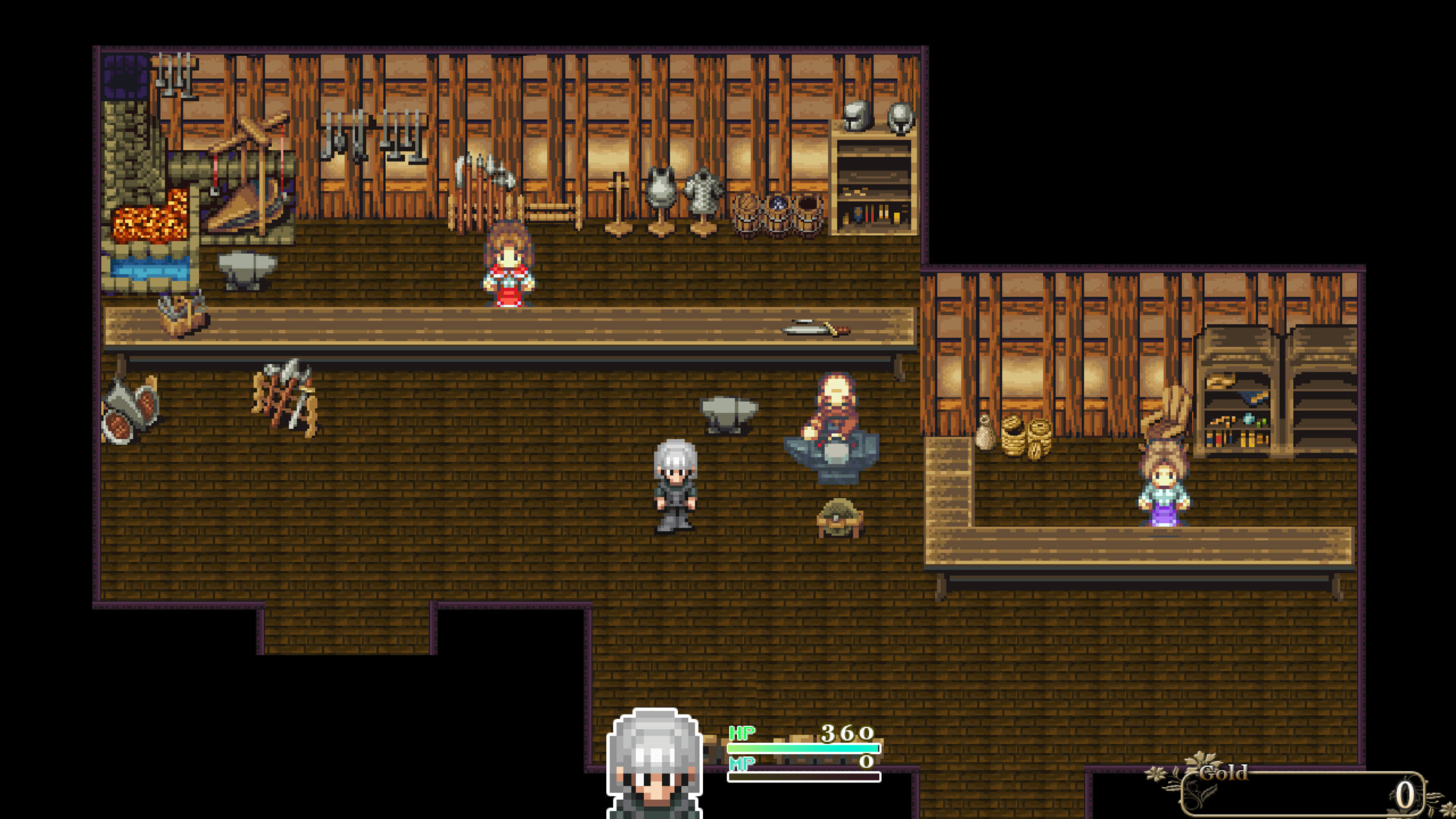Select the hanging swords on the wall
The image size is (1456, 819).
[x=372, y=136]
